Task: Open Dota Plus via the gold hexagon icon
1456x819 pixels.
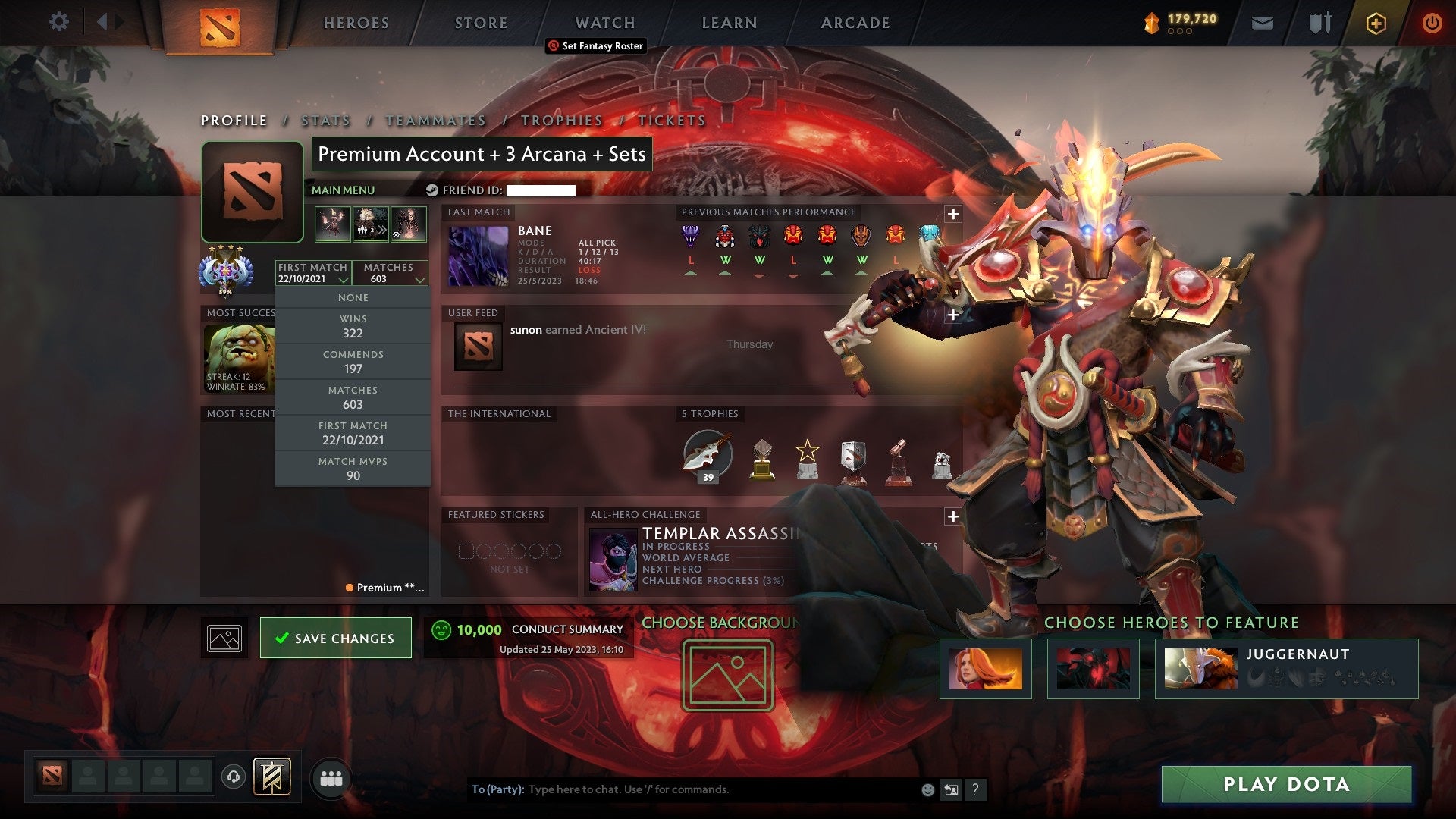Action: 1376,23
